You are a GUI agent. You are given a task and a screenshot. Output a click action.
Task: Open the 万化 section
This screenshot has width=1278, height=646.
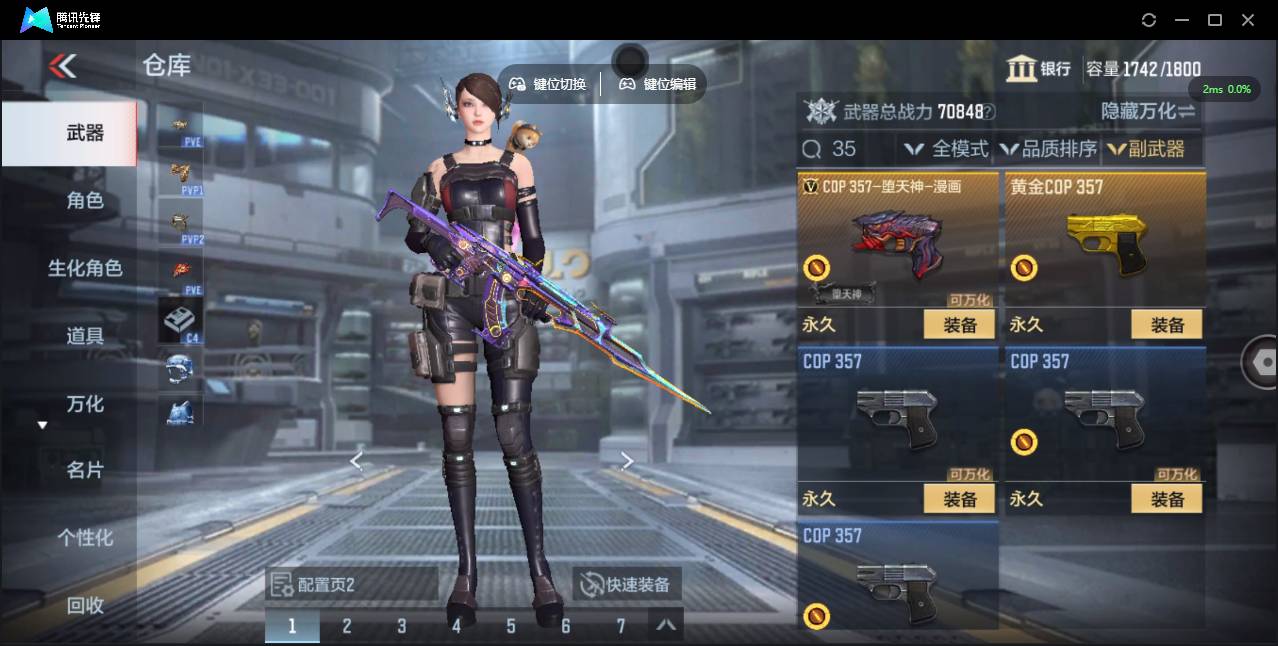point(85,404)
